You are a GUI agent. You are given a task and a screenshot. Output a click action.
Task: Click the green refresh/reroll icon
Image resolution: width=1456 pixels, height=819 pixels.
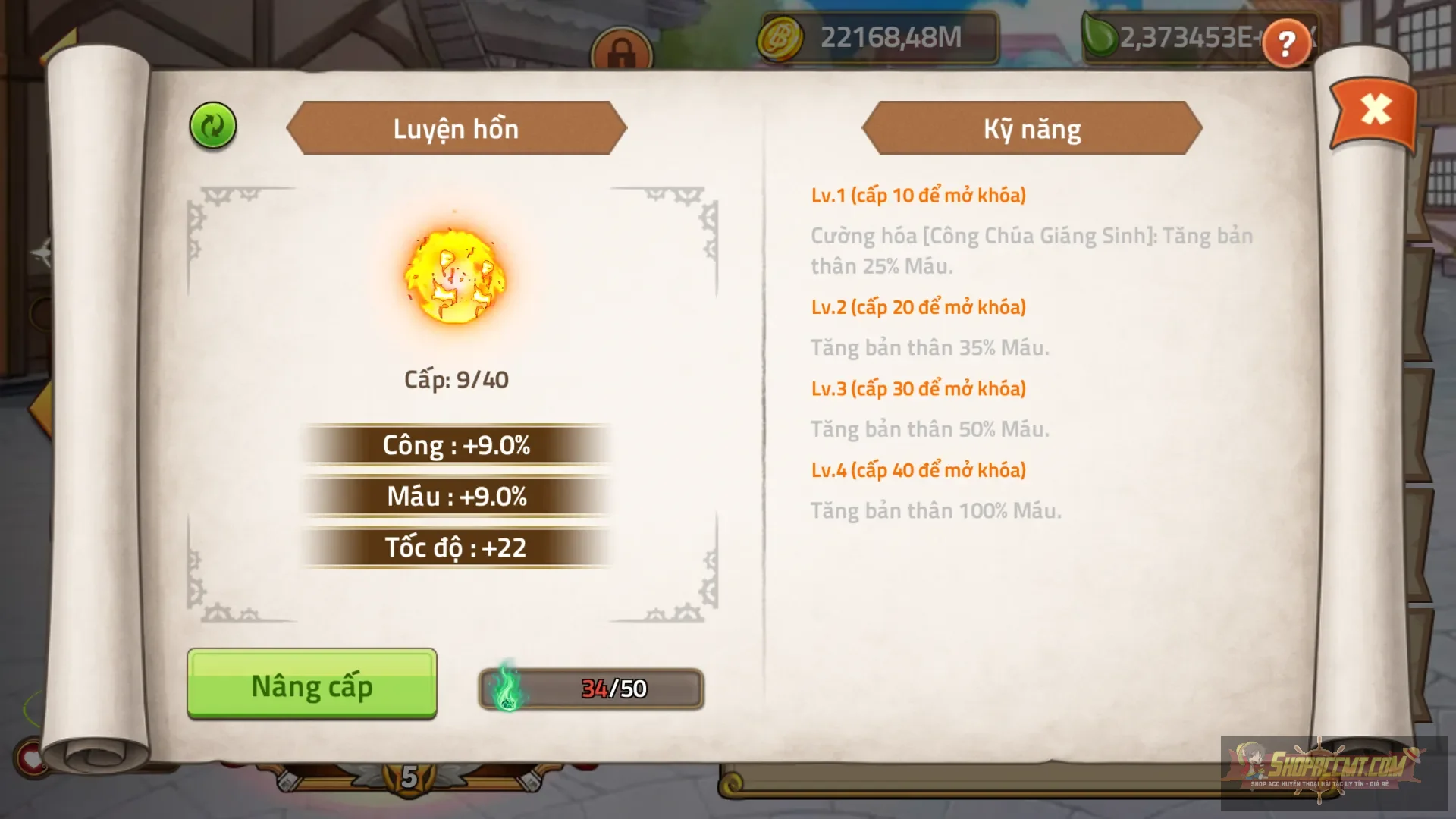211,127
